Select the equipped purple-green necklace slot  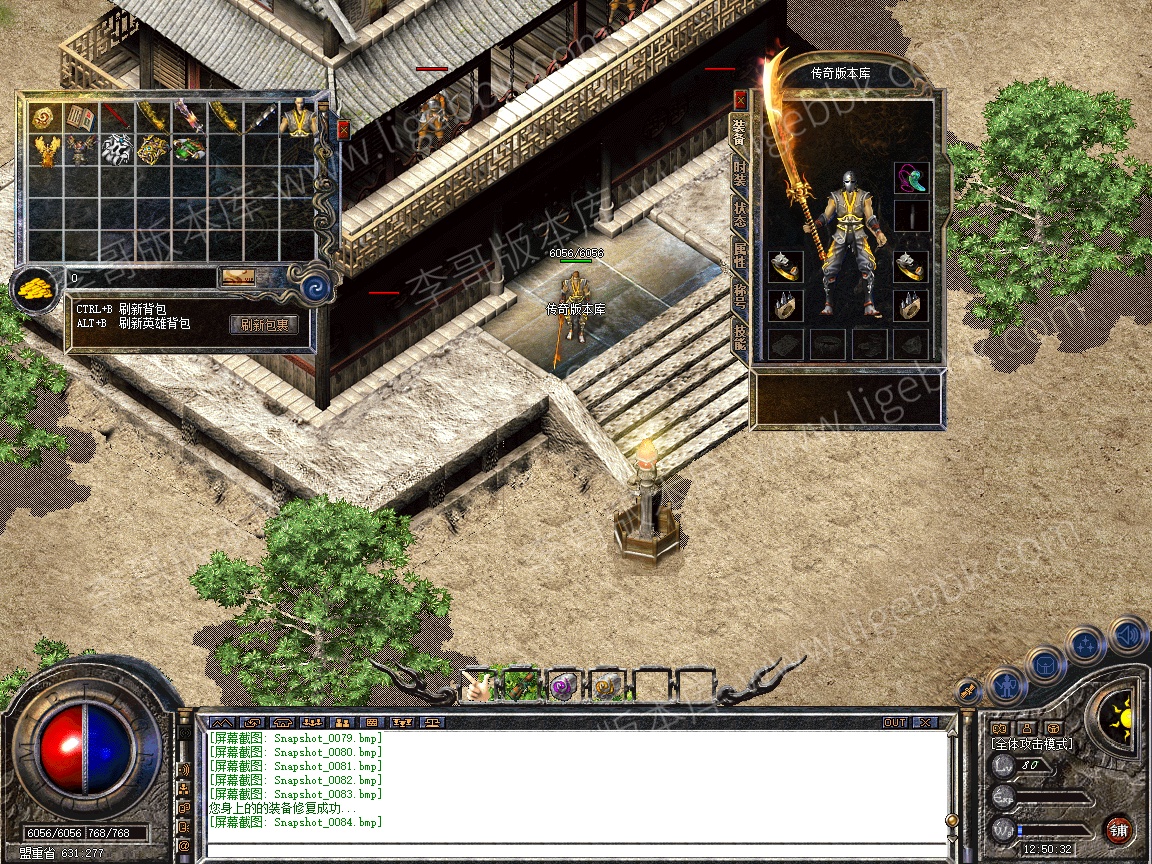(911, 178)
